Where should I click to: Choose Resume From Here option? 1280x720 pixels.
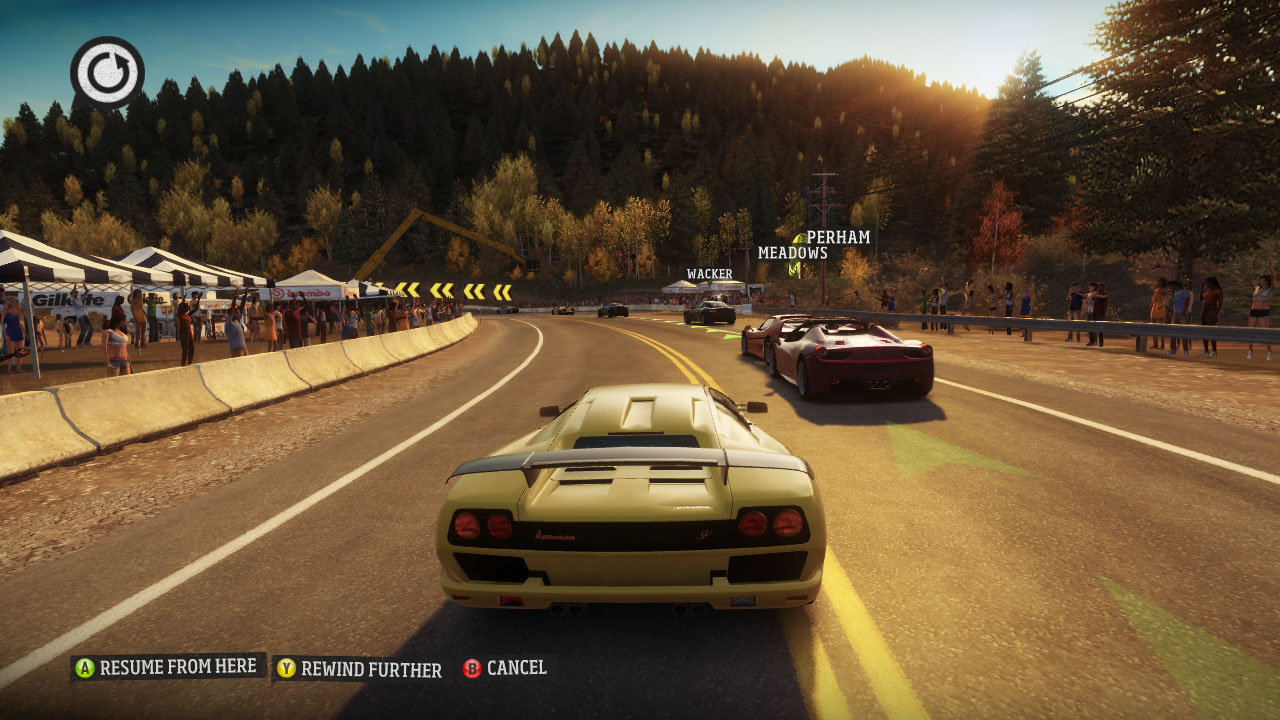point(168,667)
